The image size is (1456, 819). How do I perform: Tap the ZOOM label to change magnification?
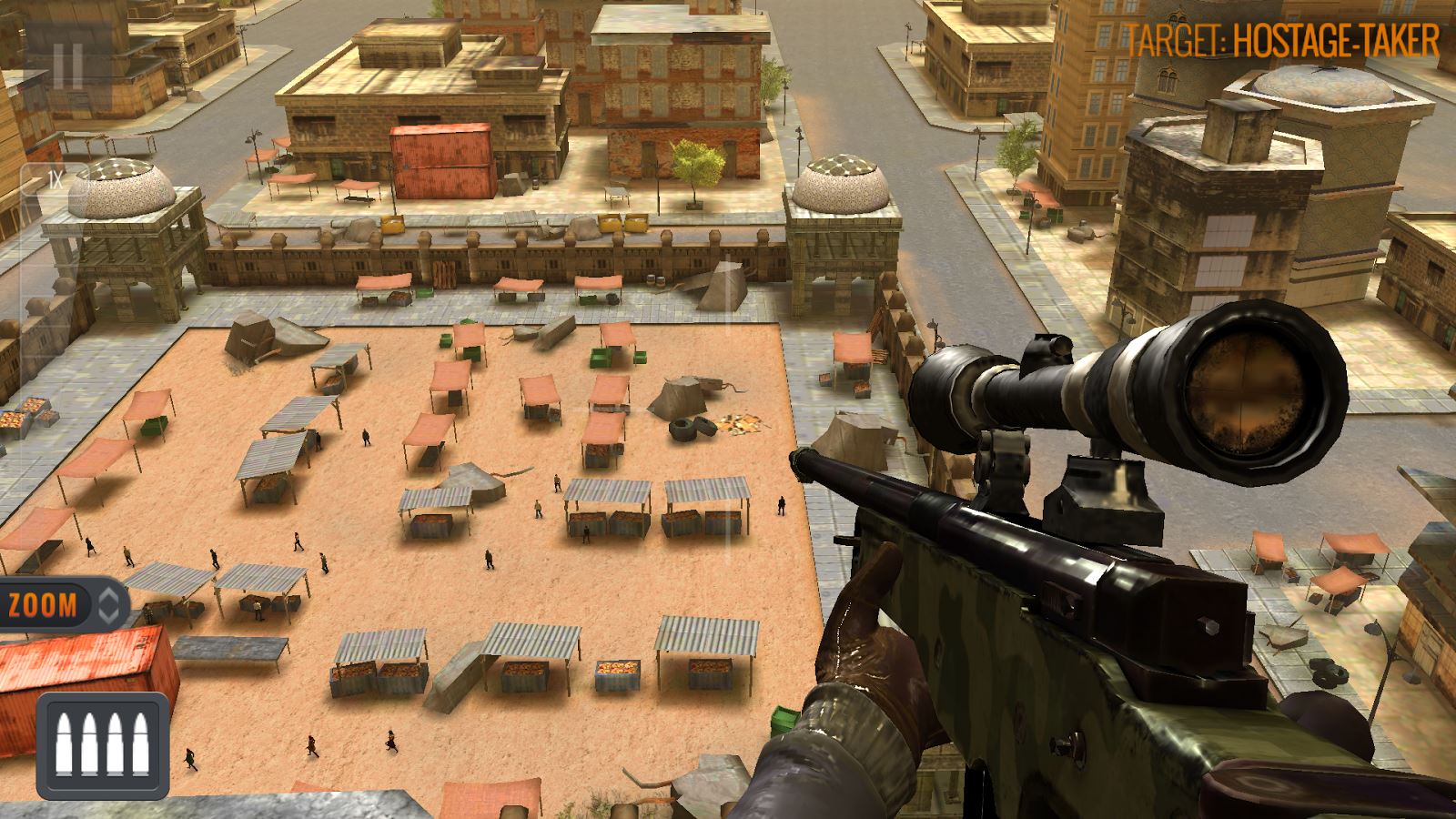tap(43, 602)
